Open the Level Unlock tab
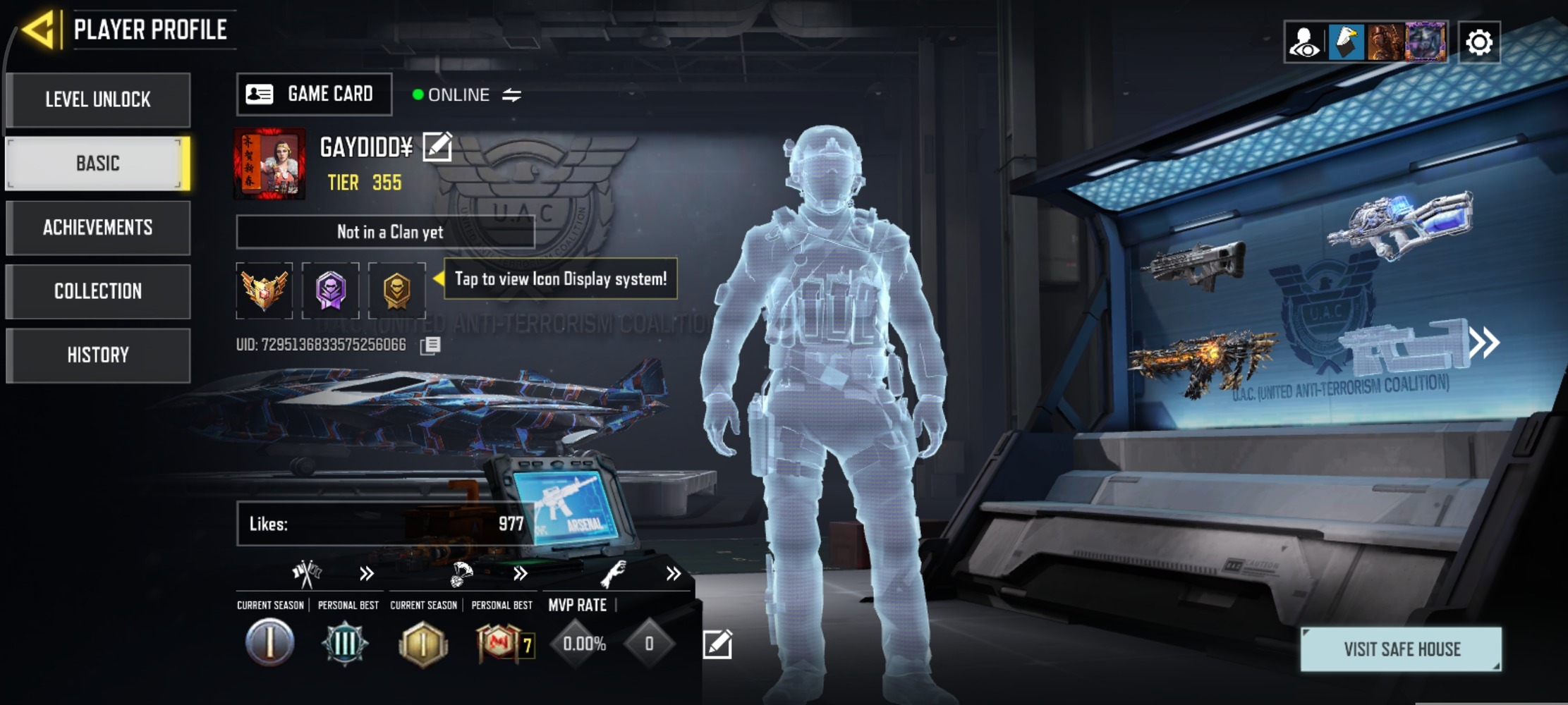This screenshot has width=1568, height=705. point(98,99)
